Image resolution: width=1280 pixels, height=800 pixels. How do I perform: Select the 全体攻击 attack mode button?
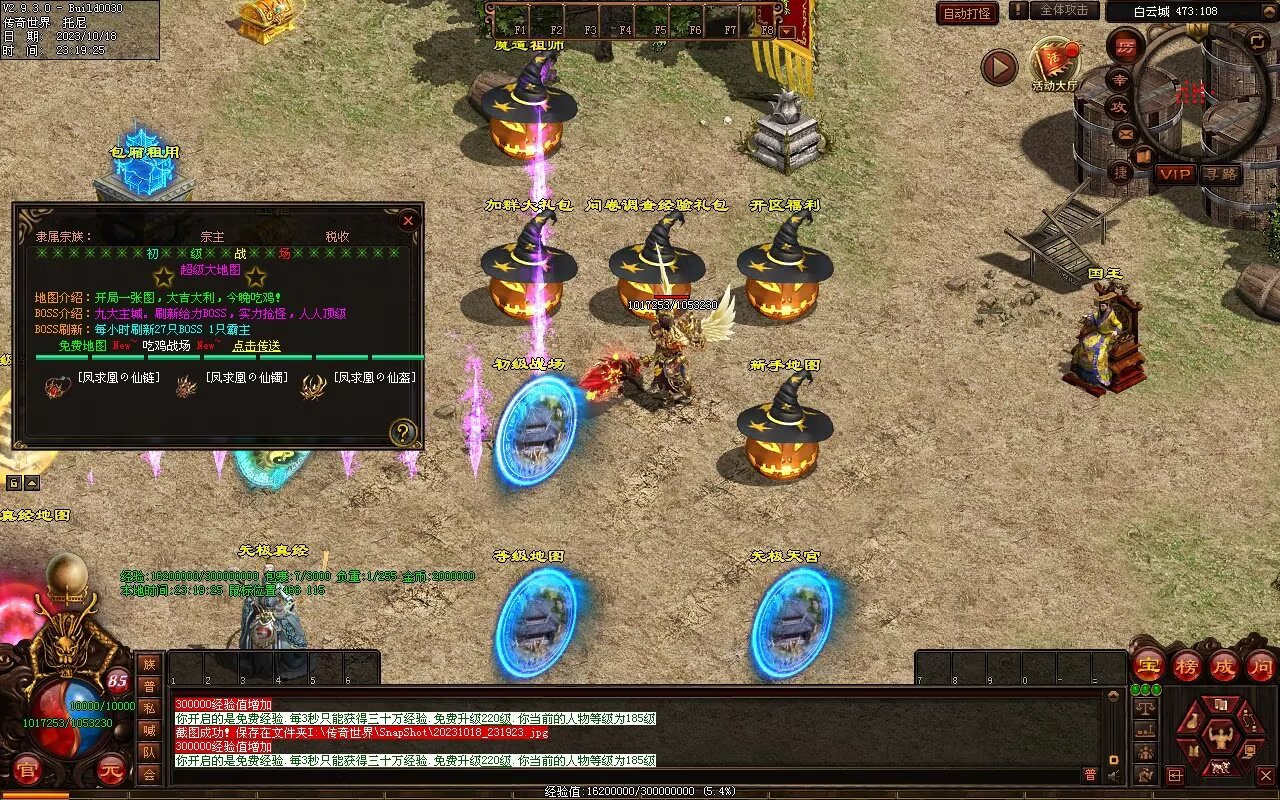(x=1064, y=10)
